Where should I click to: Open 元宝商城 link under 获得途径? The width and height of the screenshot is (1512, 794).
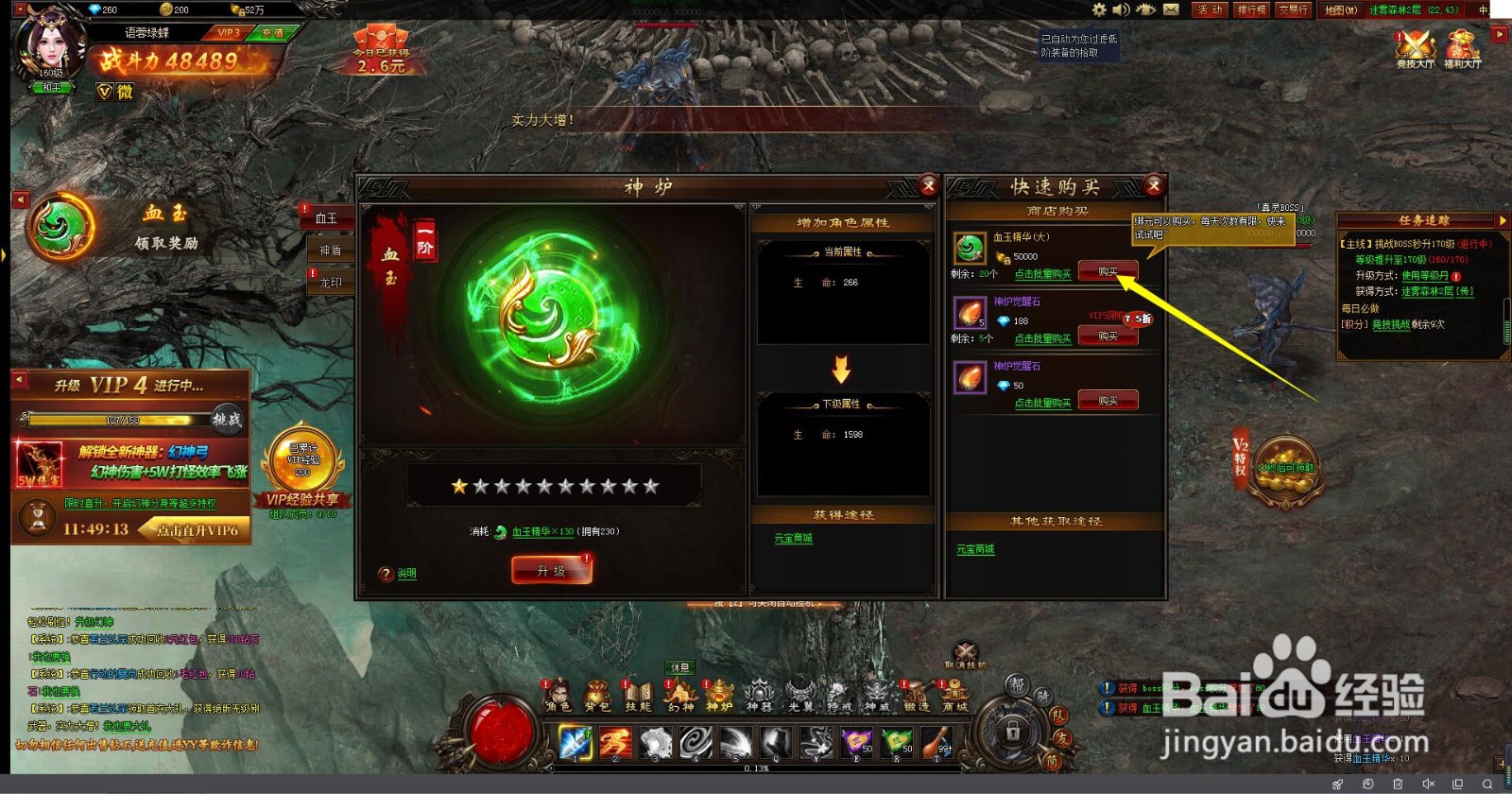[x=794, y=539]
